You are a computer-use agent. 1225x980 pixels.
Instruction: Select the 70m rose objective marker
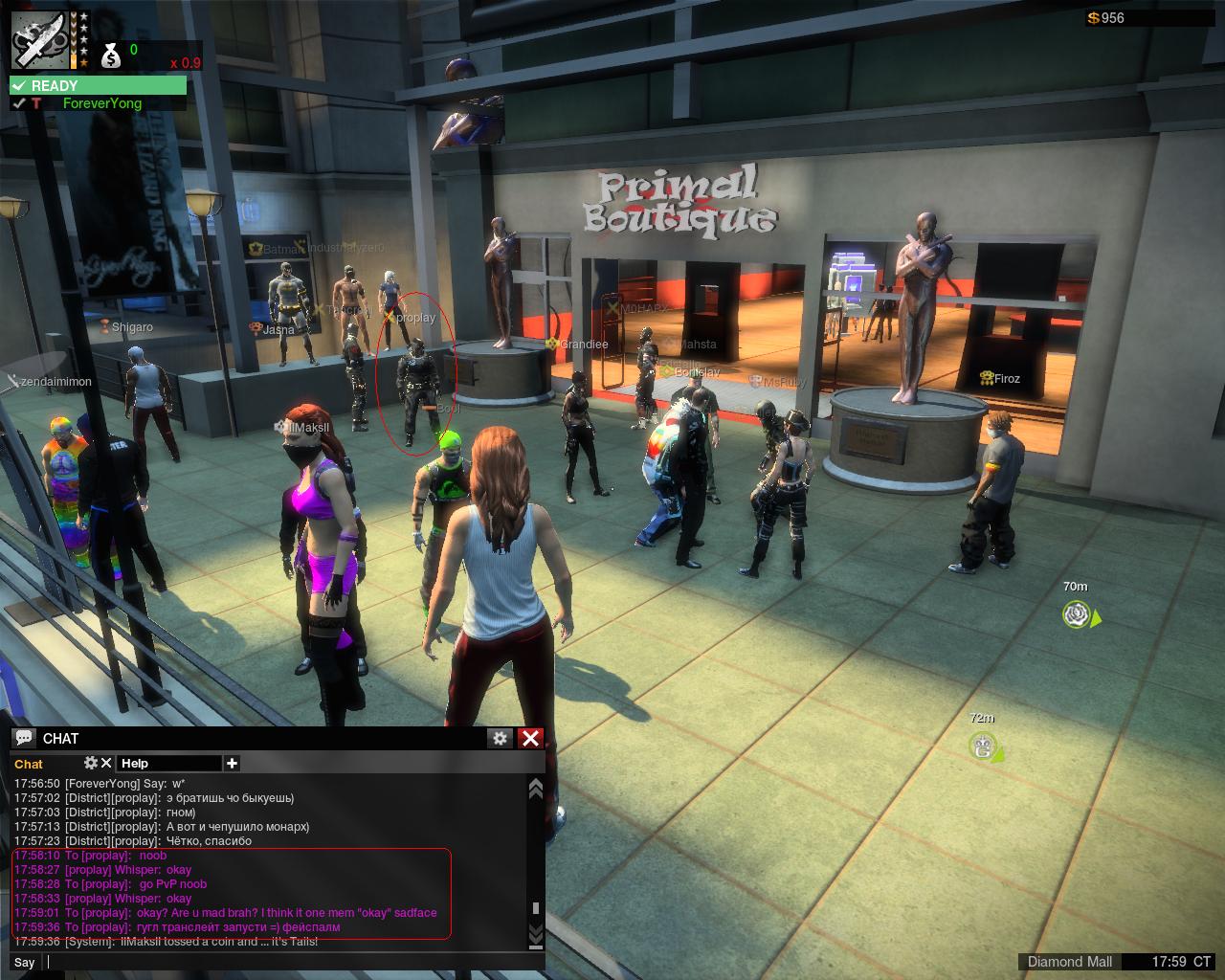tap(1077, 614)
